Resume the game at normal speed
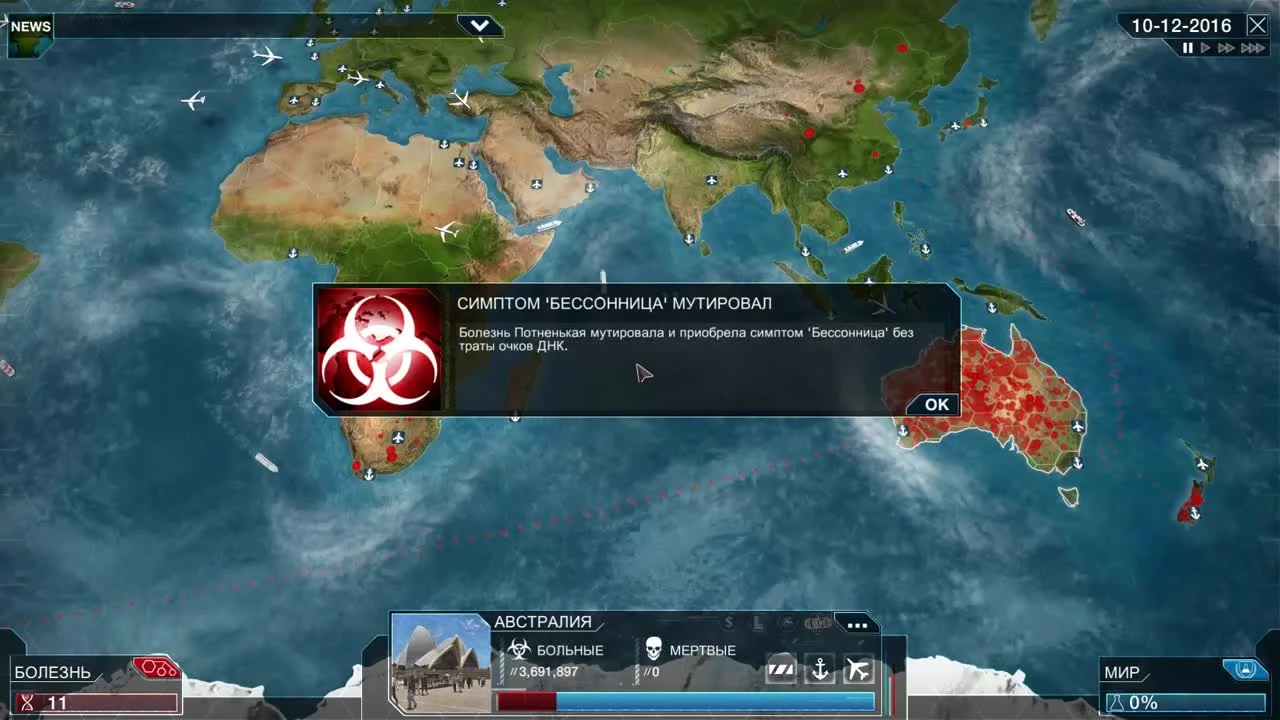Image resolution: width=1280 pixels, height=720 pixels. point(1204,46)
